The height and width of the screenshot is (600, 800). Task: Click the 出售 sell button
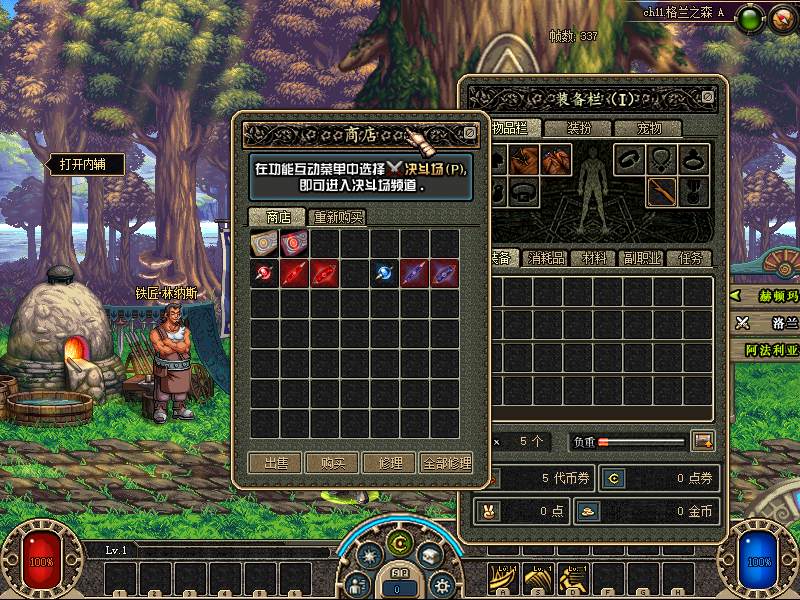click(x=276, y=464)
